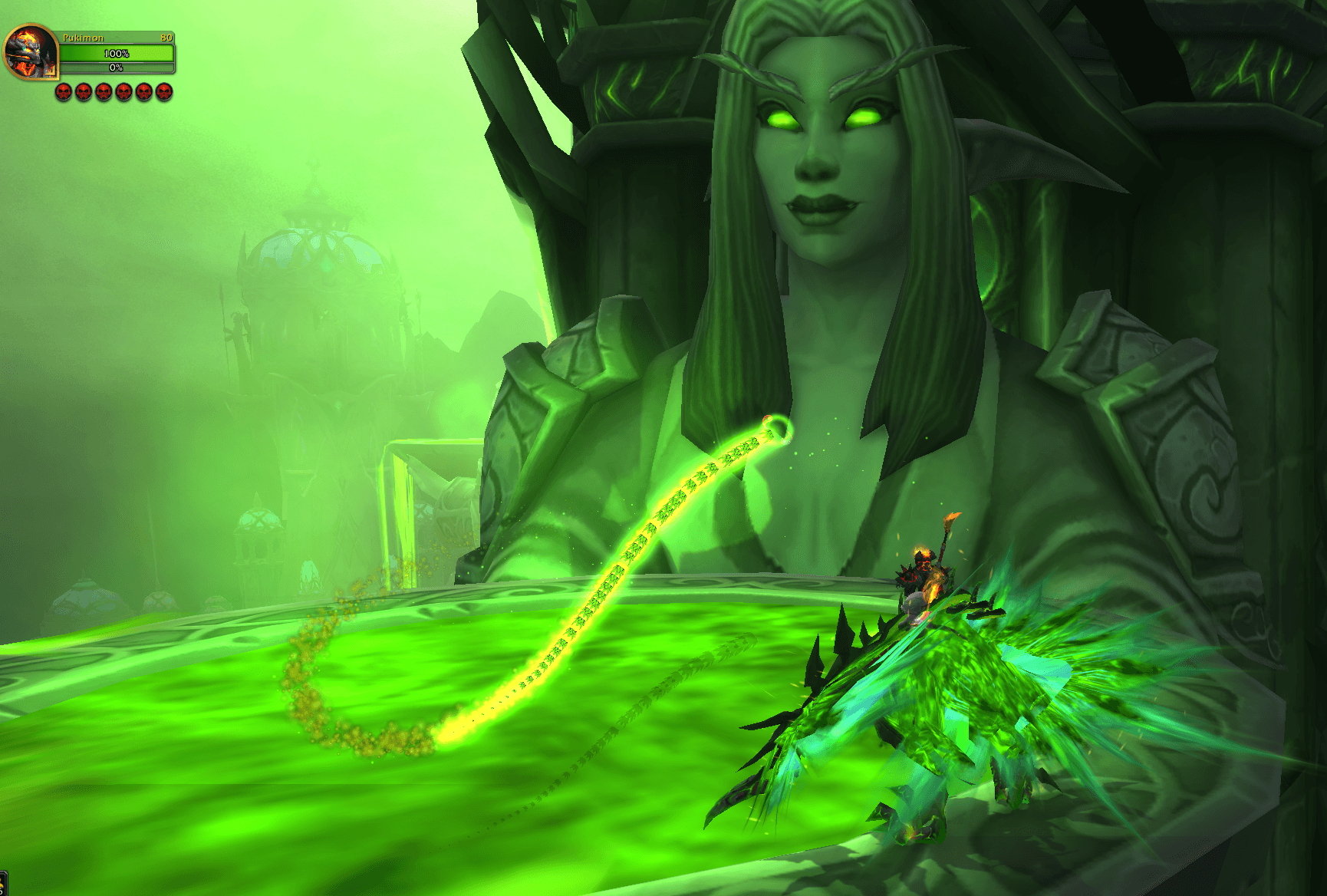The width and height of the screenshot is (1327, 896).
Task: Click the last skull icon on the right
Action: click(x=164, y=92)
